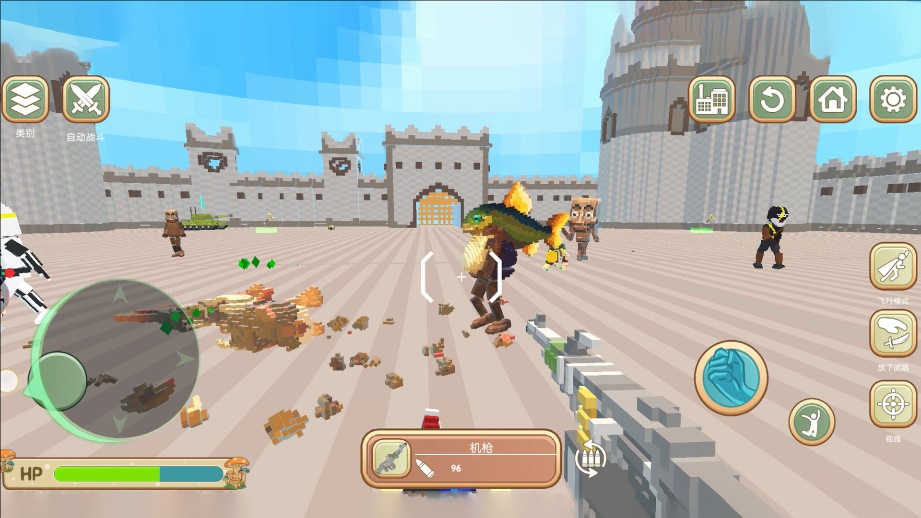Open the building factory menu

[712, 99]
